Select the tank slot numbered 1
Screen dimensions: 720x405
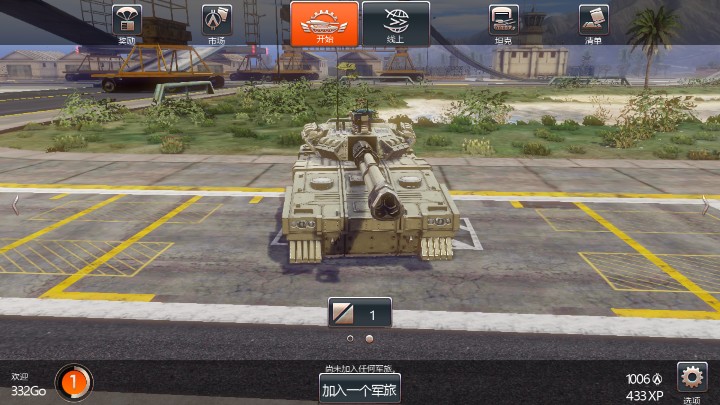pos(360,314)
